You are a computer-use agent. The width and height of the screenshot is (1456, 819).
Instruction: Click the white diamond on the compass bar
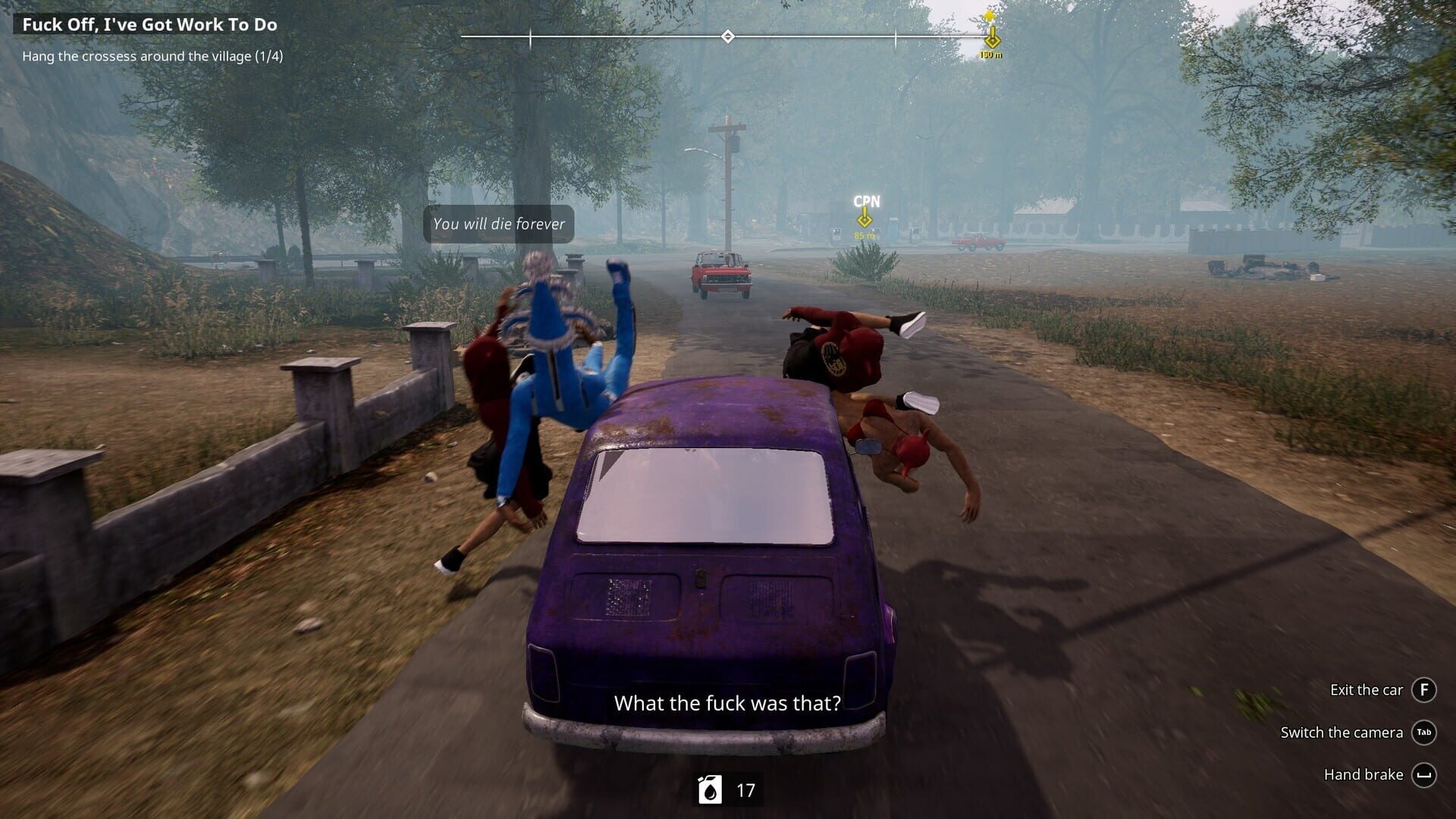click(x=727, y=36)
